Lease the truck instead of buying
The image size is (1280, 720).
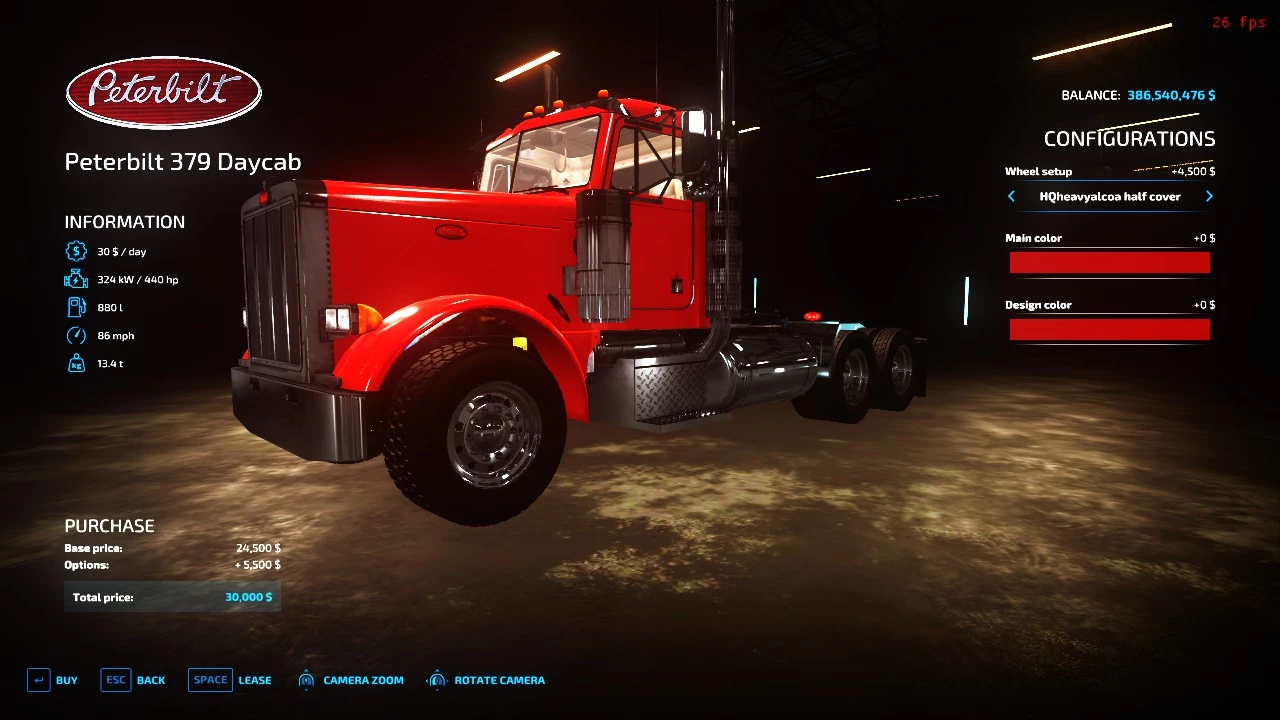coord(230,680)
